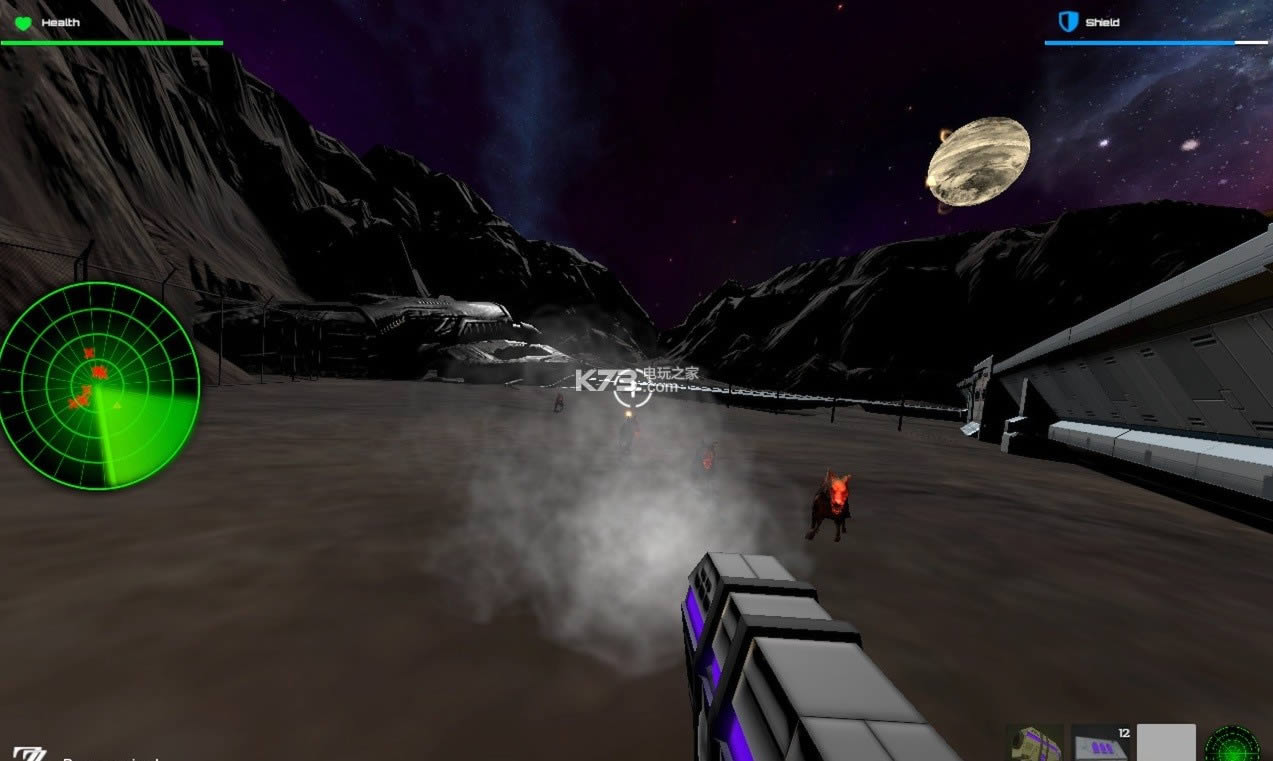Click the green radar minimap

click(98, 385)
